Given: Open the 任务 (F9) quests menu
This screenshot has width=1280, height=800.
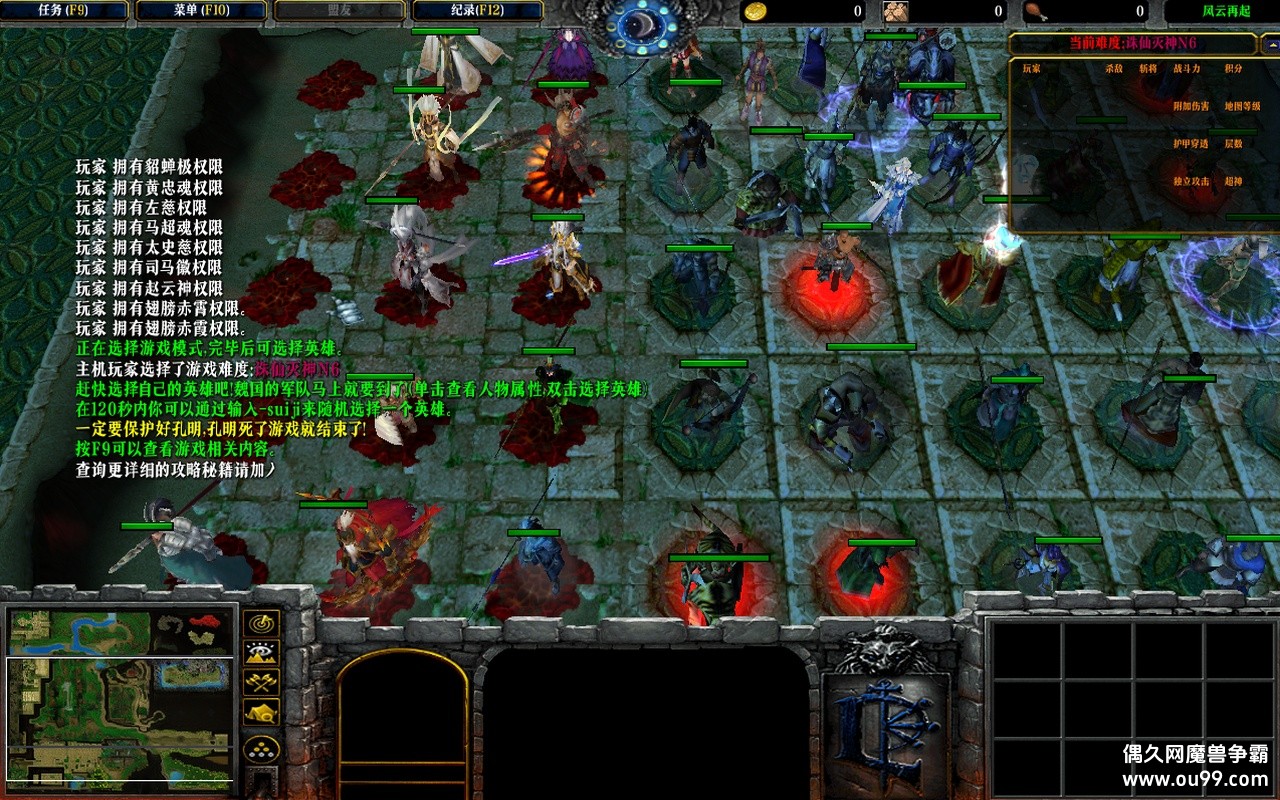Looking at the screenshot, I should 64,11.
